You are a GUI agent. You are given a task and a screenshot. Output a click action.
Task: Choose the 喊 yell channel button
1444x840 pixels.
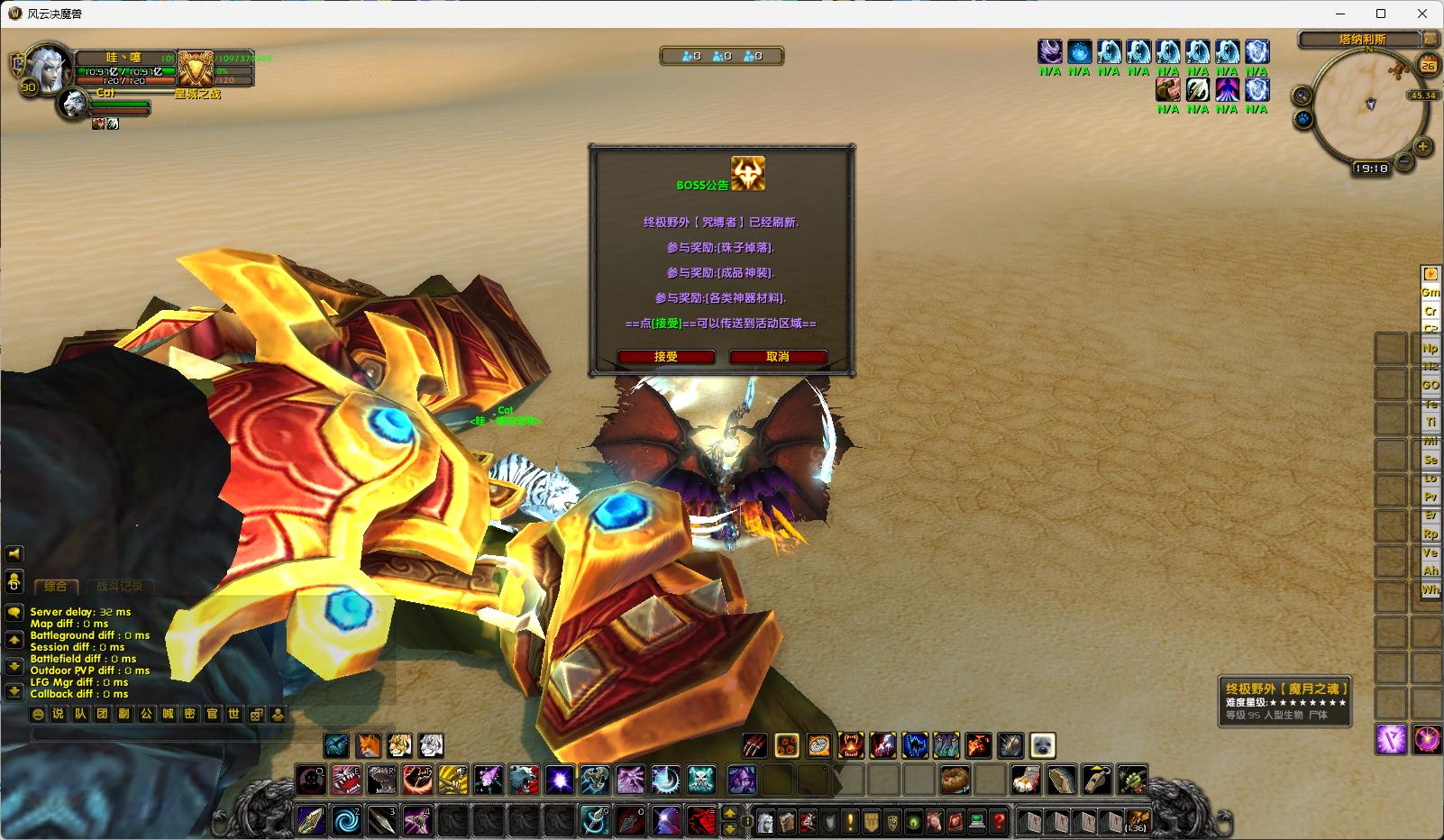[x=168, y=715]
